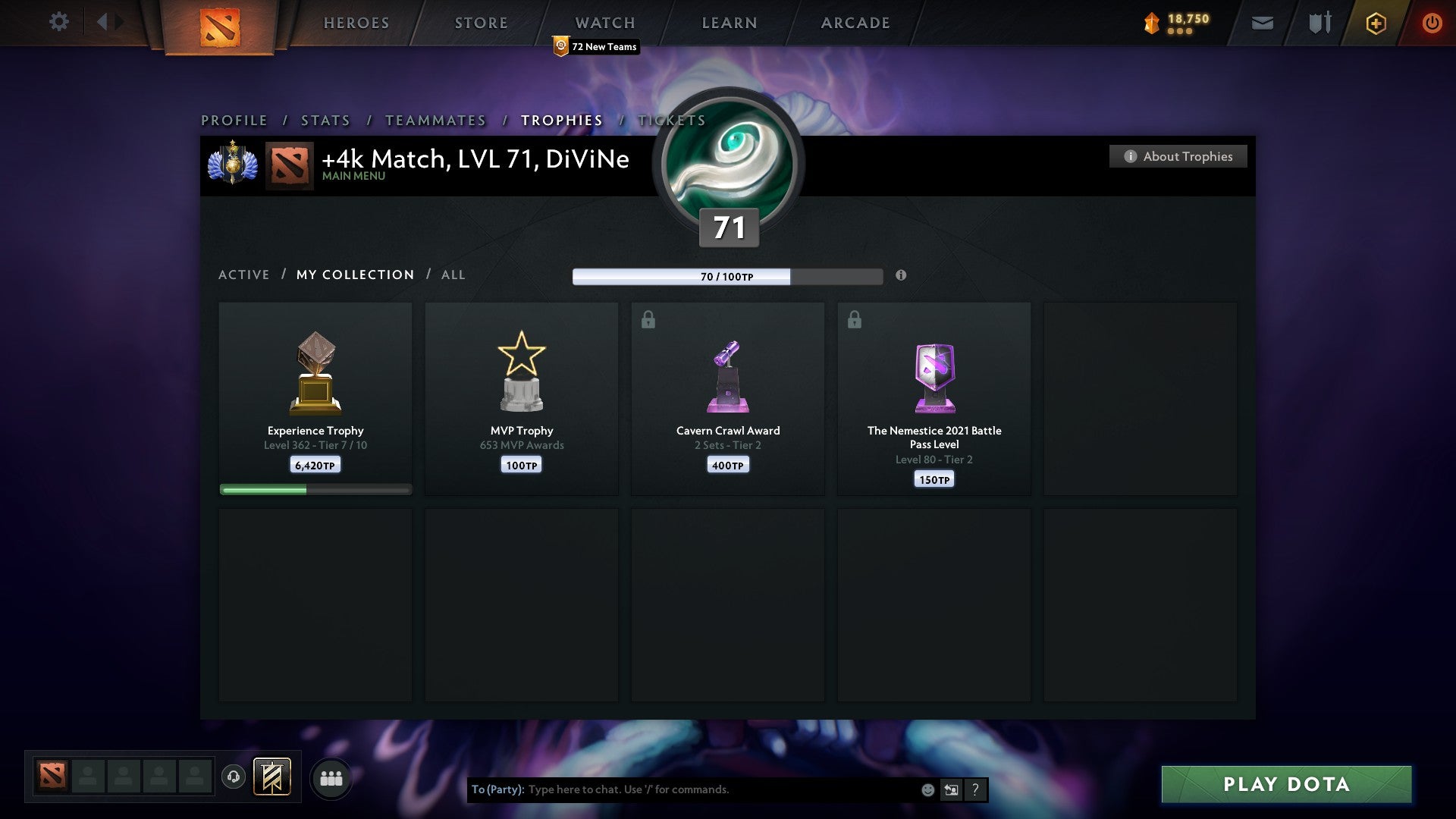This screenshot has width=1456, height=819.
Task: Switch to the TROPHIES tab
Action: [561, 120]
